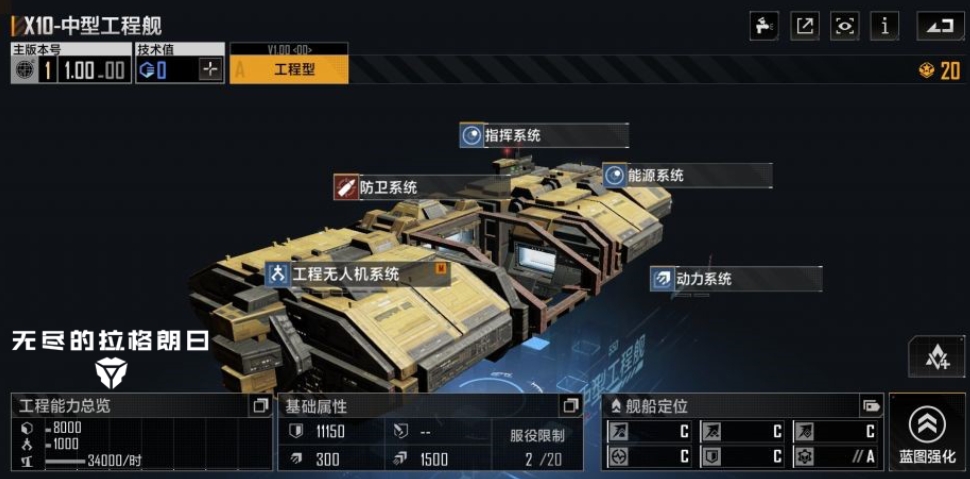Open the 防卫系统 defense system module

click(x=388, y=187)
